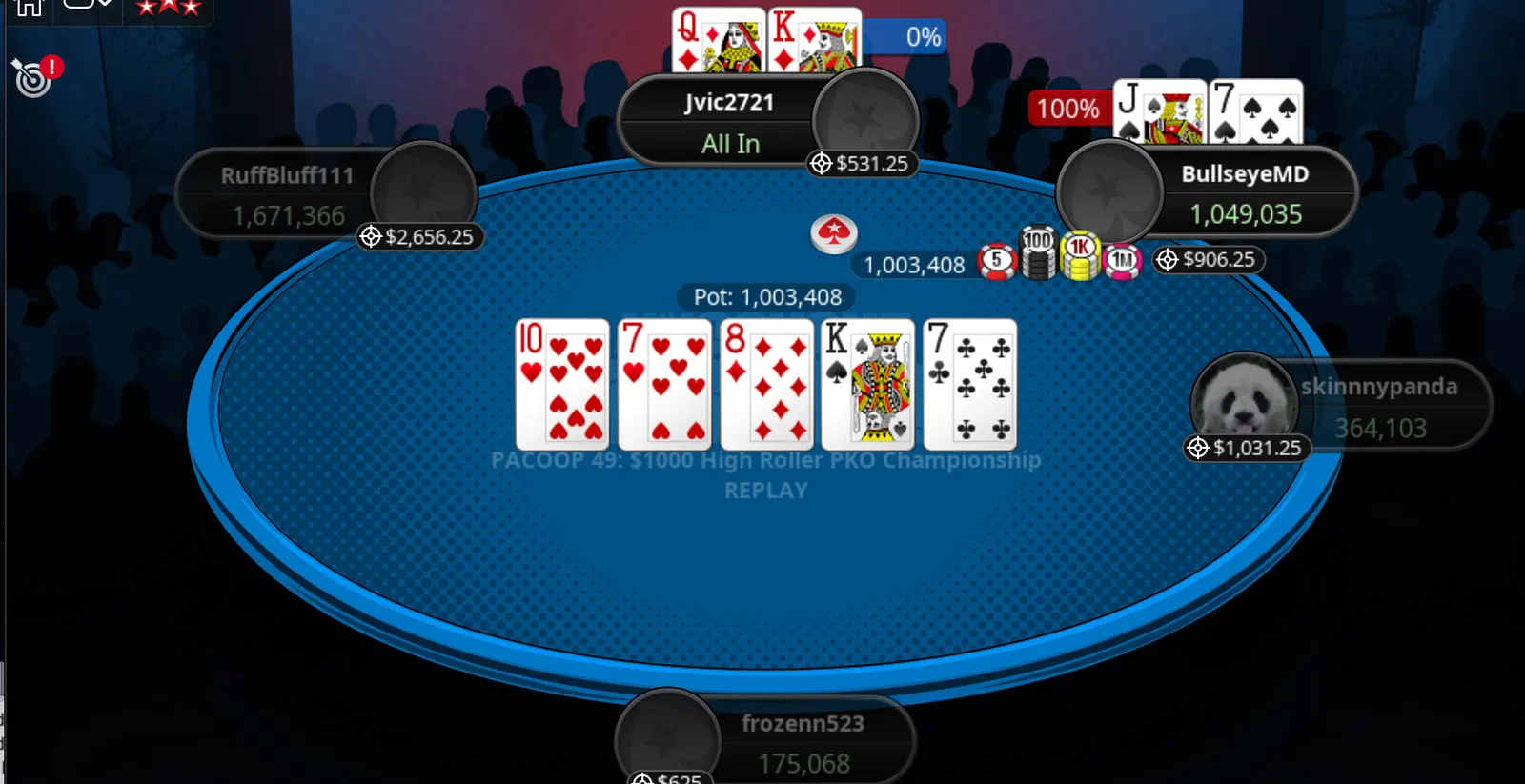
Task: Select player Jvic2721's seat panel
Action: tap(729, 123)
